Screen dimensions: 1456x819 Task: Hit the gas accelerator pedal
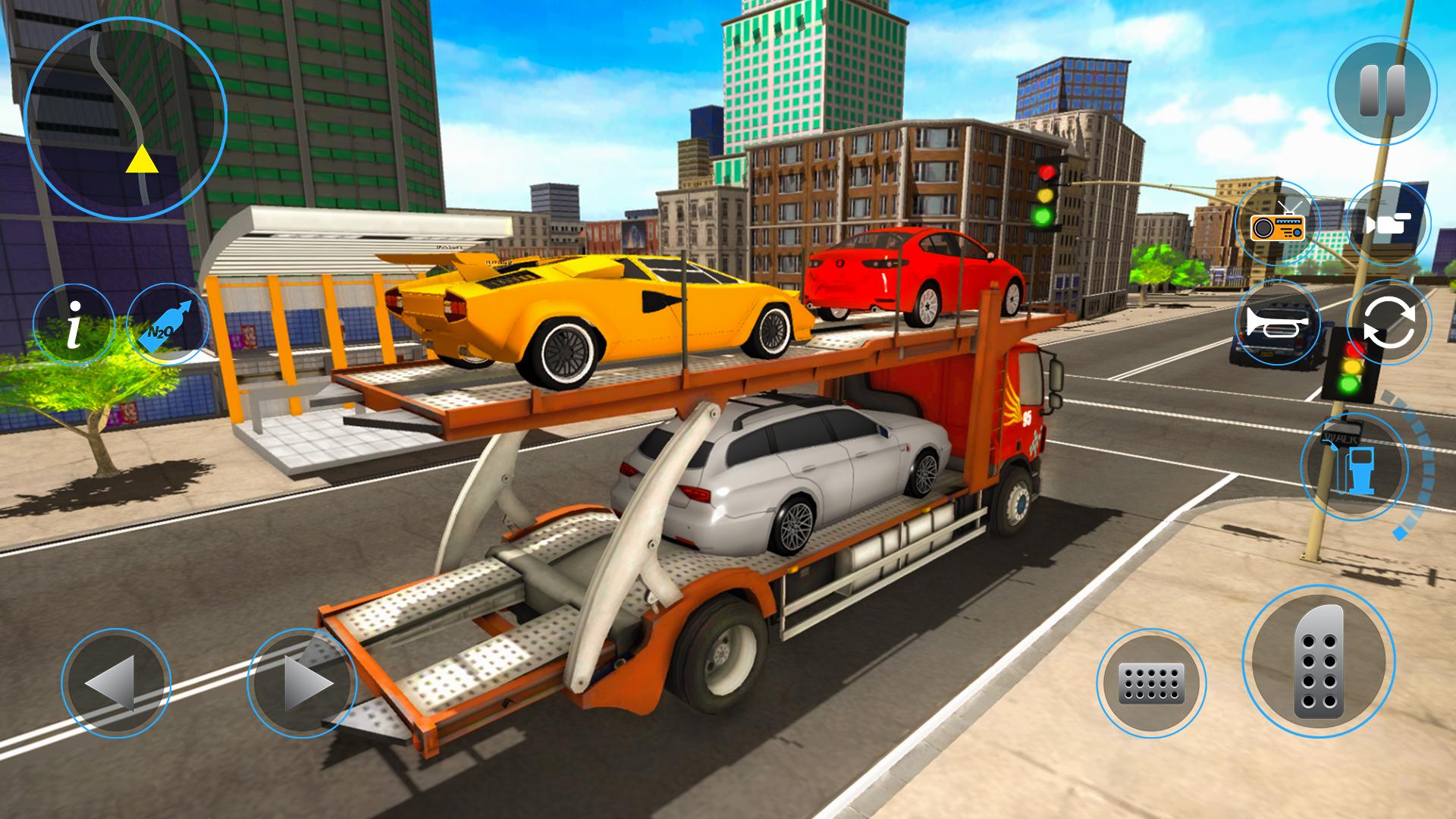click(1318, 663)
